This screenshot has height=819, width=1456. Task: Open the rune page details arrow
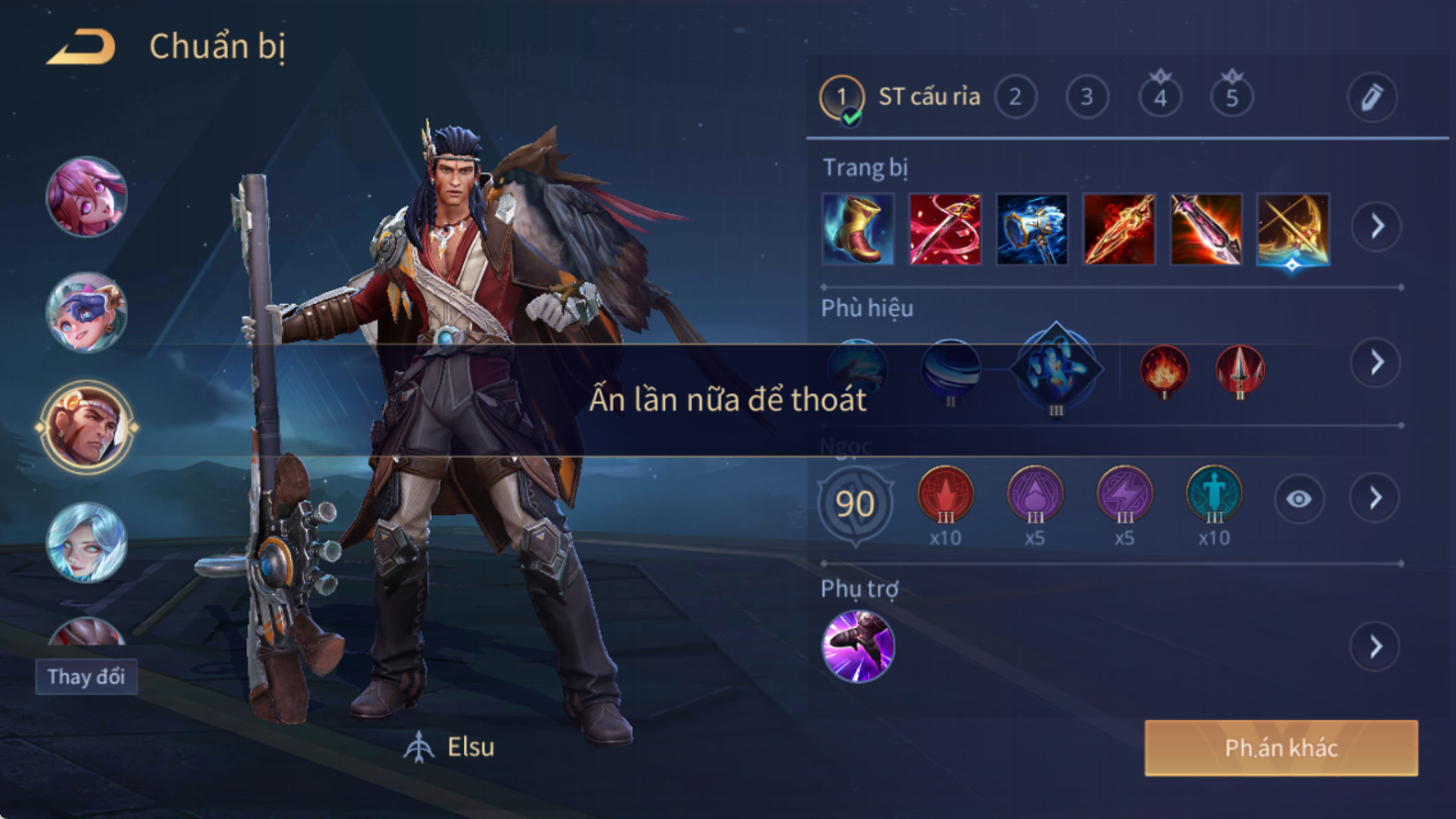1376,498
